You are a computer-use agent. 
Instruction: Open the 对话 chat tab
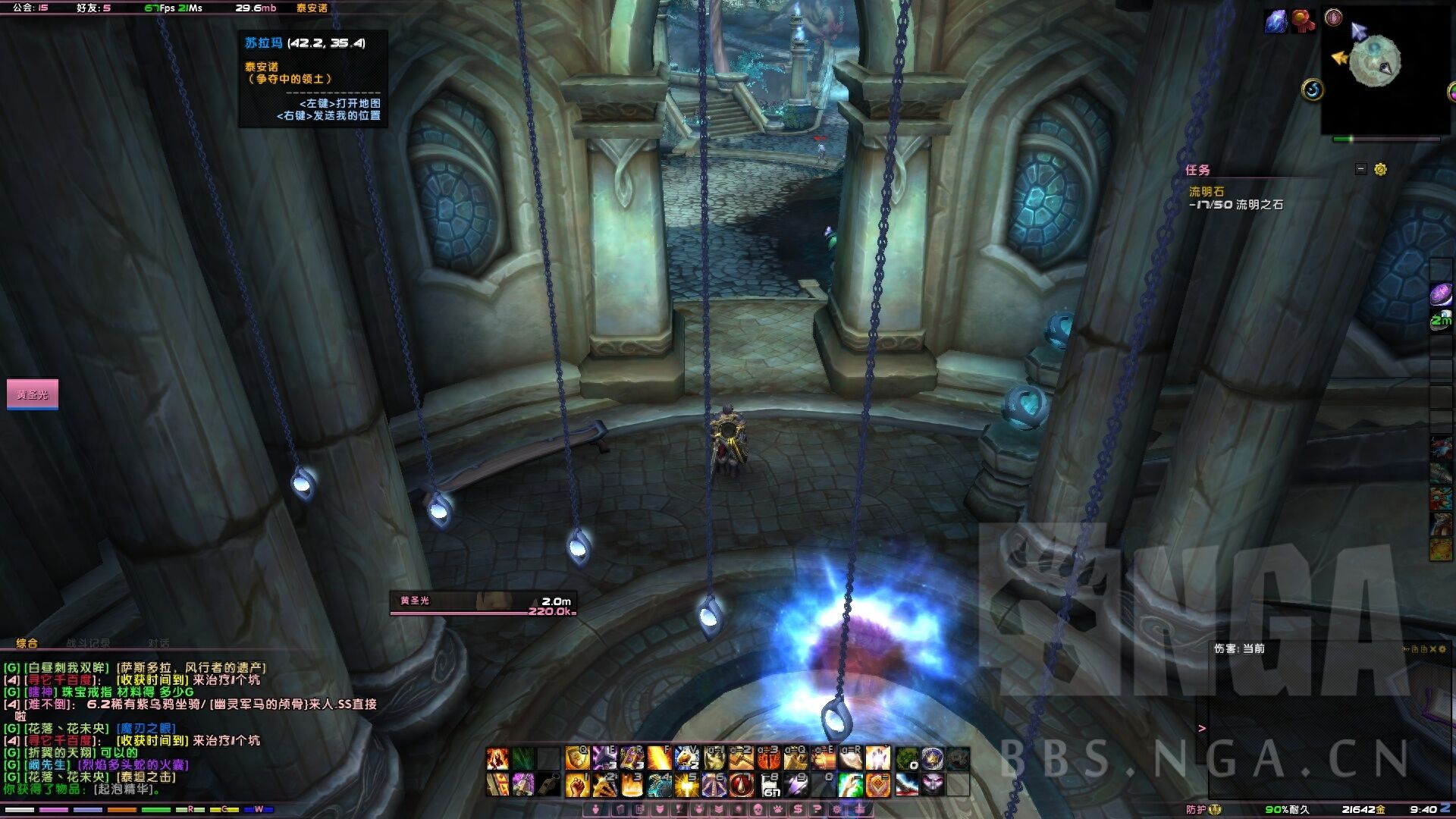click(x=158, y=643)
